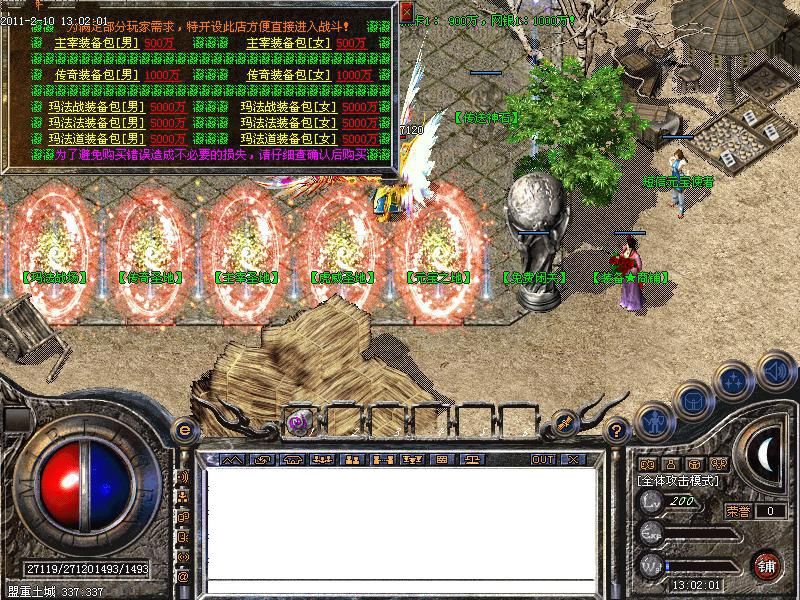Open the character equipment panel icon

tap(653, 420)
